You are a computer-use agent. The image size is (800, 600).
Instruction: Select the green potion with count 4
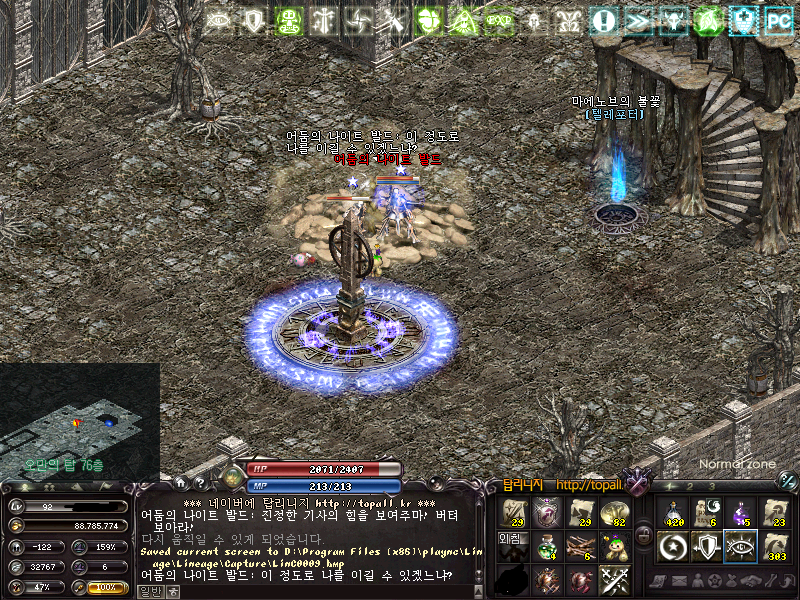tap(547, 546)
